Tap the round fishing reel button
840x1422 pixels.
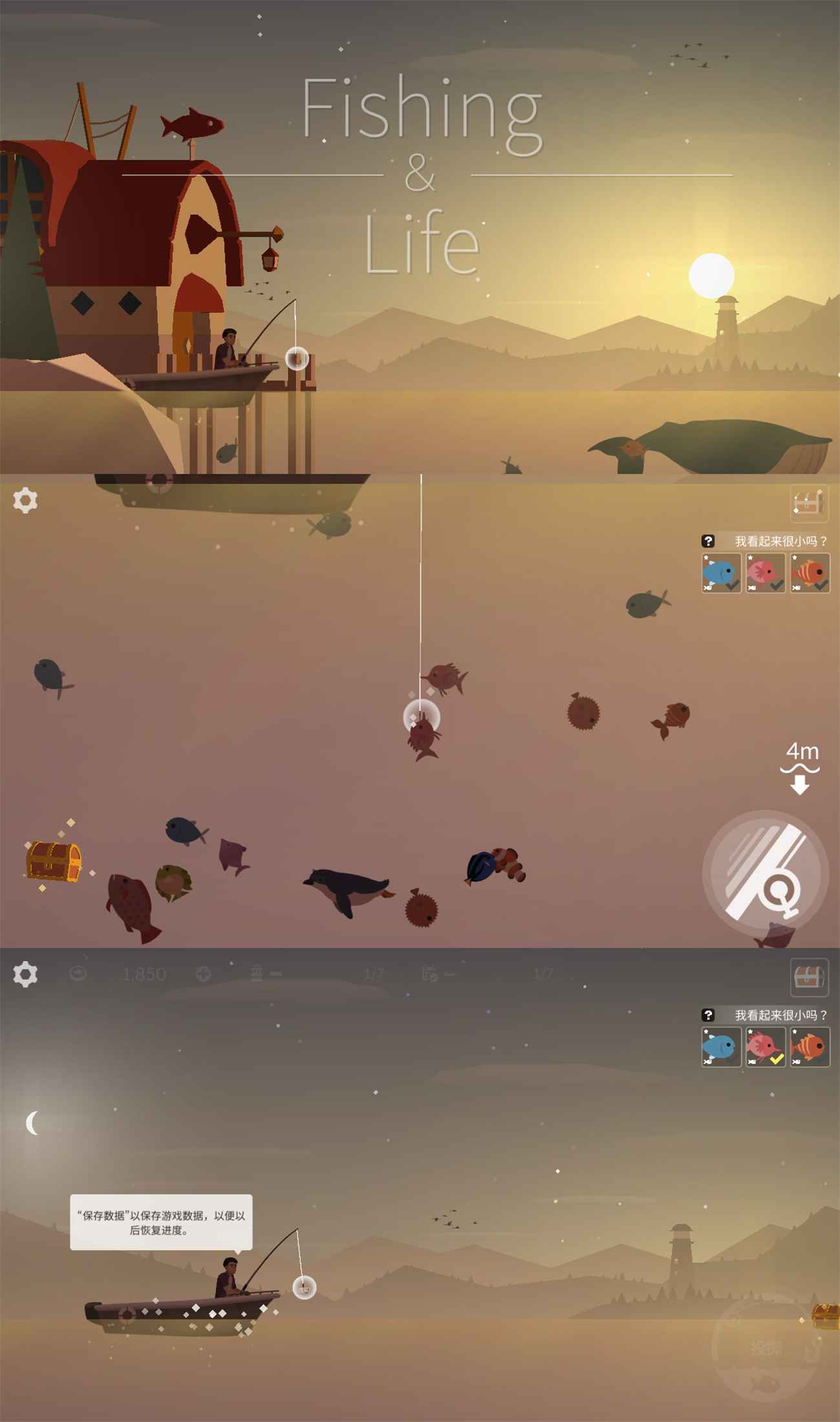point(765,873)
